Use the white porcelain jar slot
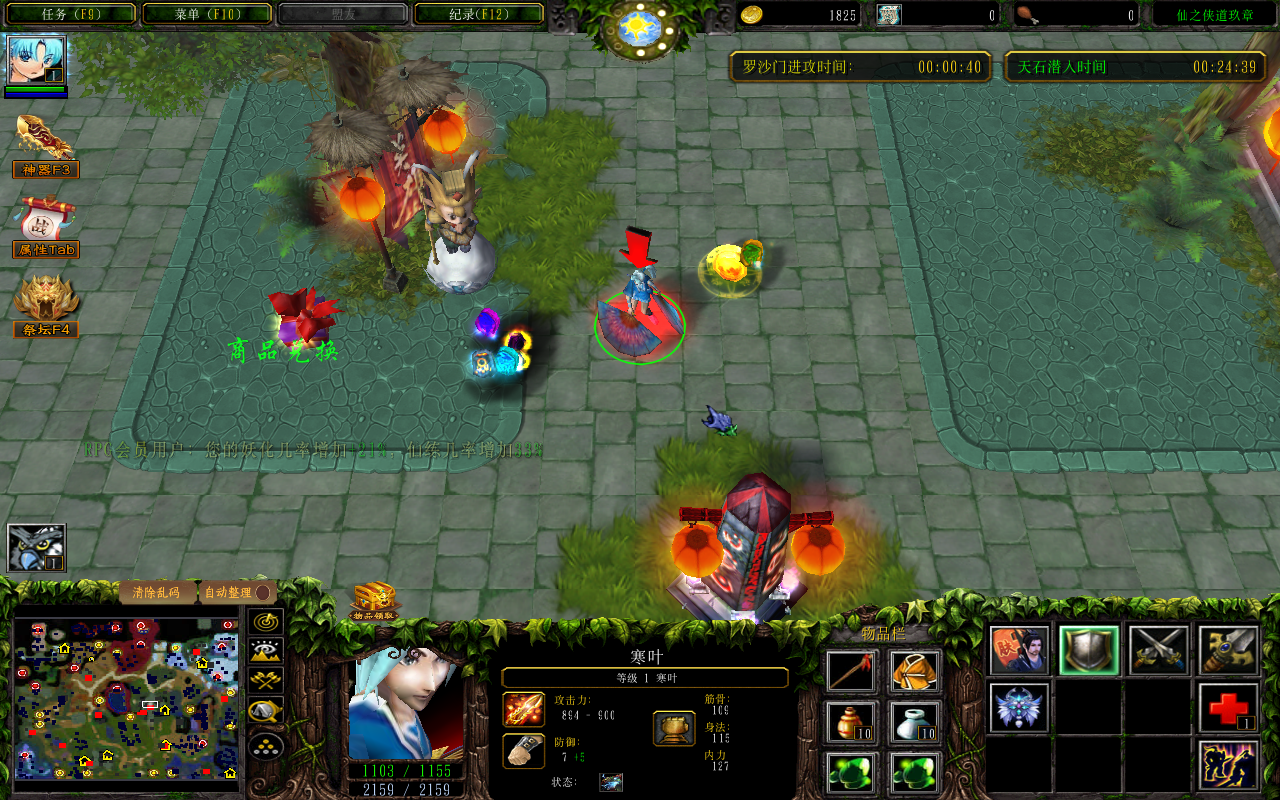The image size is (1280, 800). (x=915, y=722)
